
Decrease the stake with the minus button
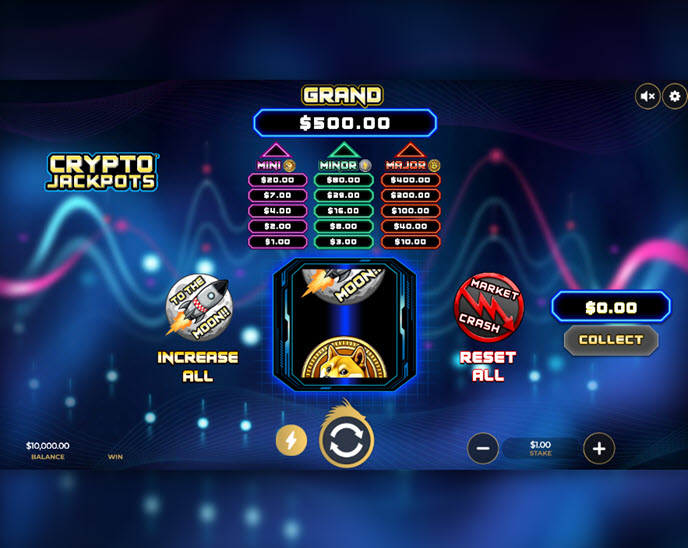(482, 448)
